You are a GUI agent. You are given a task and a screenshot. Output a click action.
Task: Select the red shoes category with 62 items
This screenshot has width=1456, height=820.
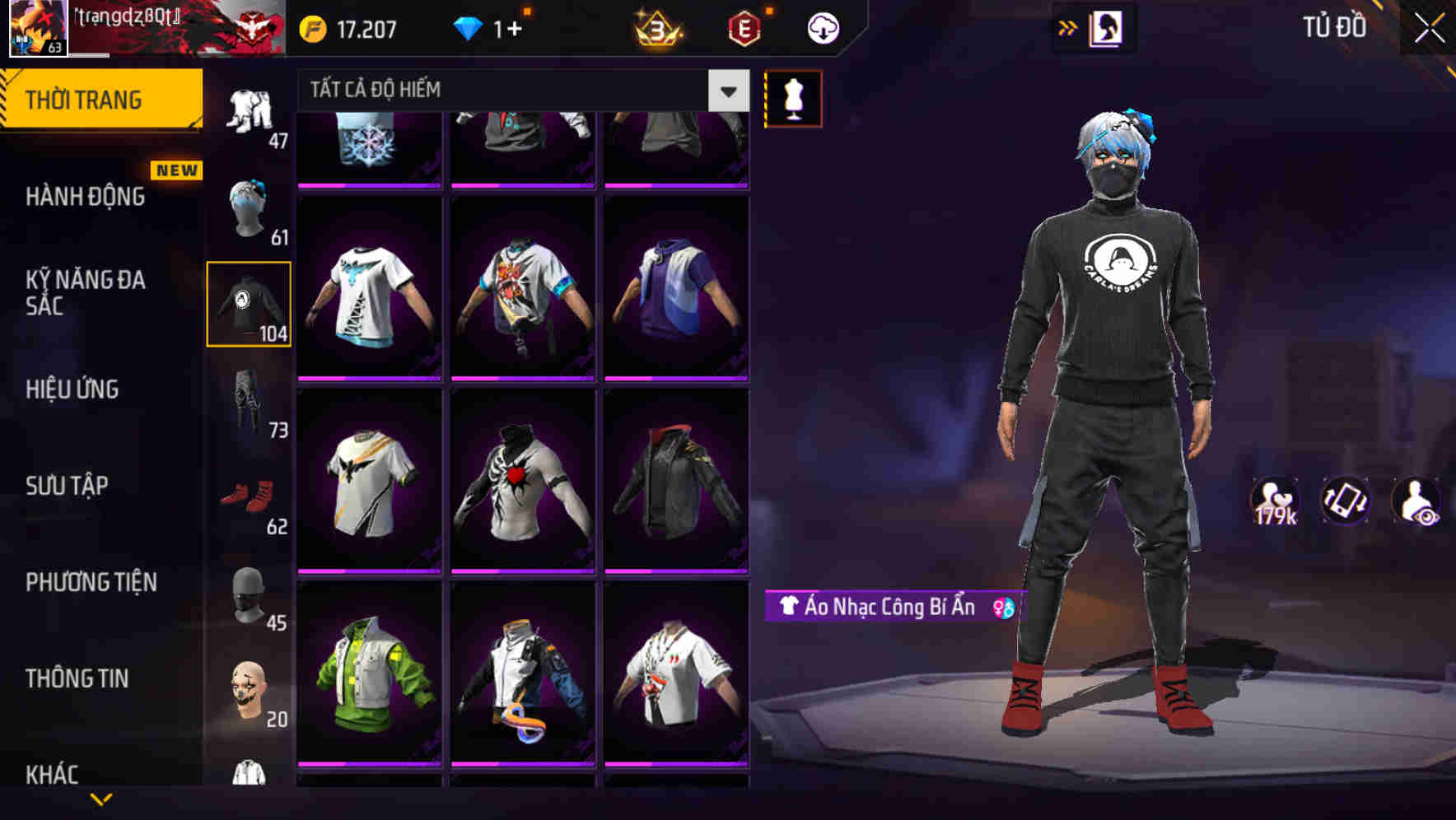coord(250,494)
